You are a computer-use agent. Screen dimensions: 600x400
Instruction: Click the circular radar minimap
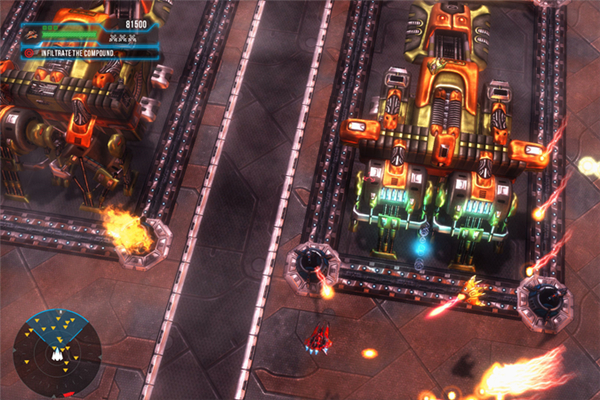point(57,352)
